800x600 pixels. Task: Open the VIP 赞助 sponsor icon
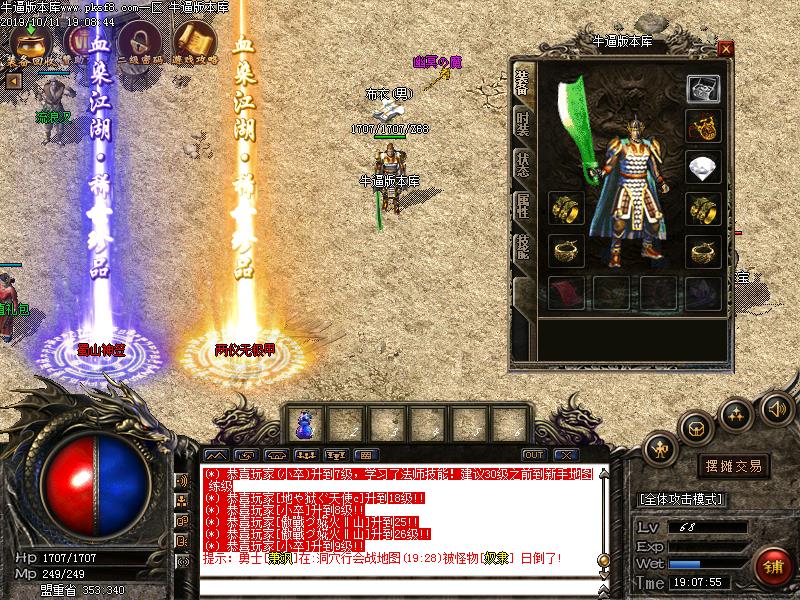[x=83, y=42]
